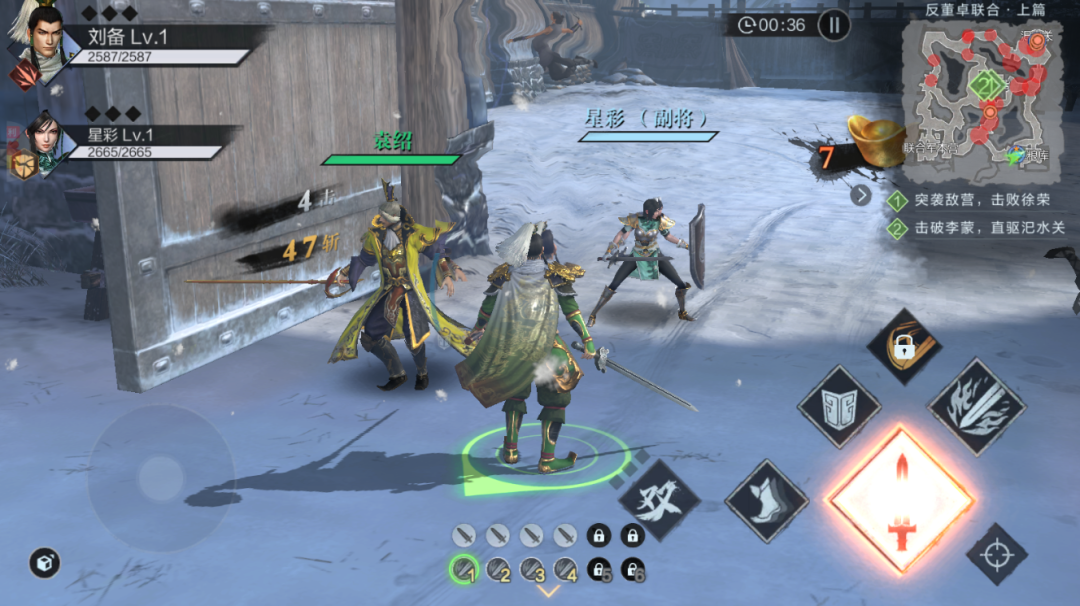Select 刘备 character portrait
The height and width of the screenshot is (606, 1080).
tap(37, 42)
